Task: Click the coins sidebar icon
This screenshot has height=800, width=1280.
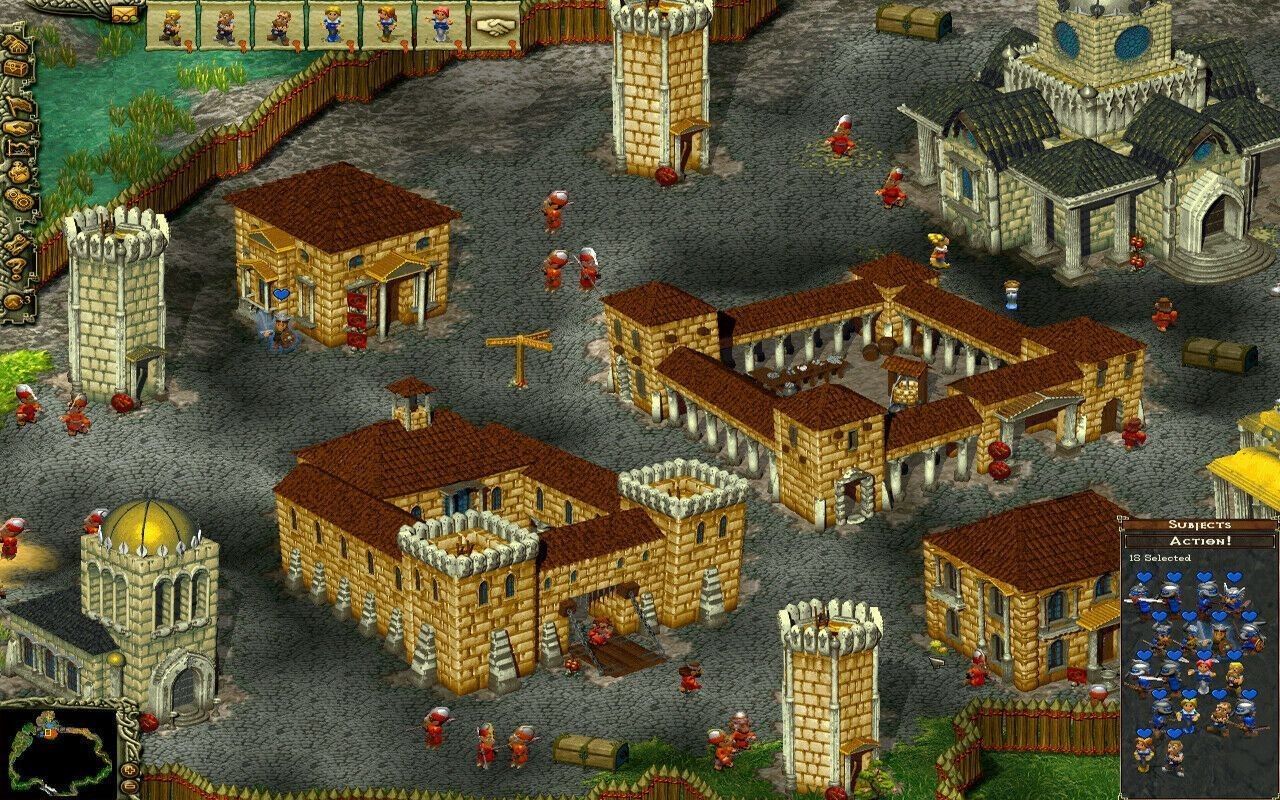Action: [16, 196]
